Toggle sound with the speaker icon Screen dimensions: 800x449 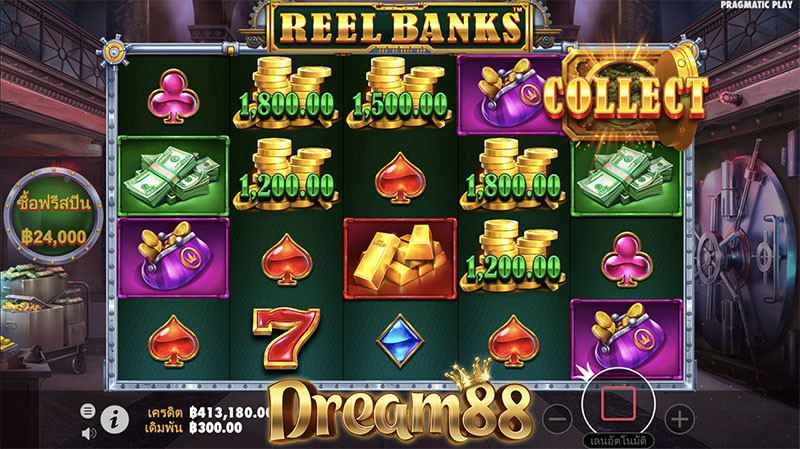point(88,432)
